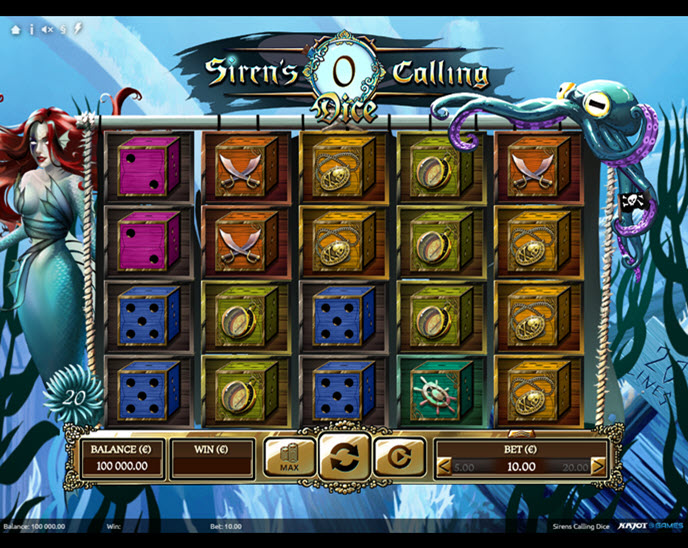This screenshot has height=548, width=688.
Task: Toggle the muted sound icon
Action: [x=47, y=30]
